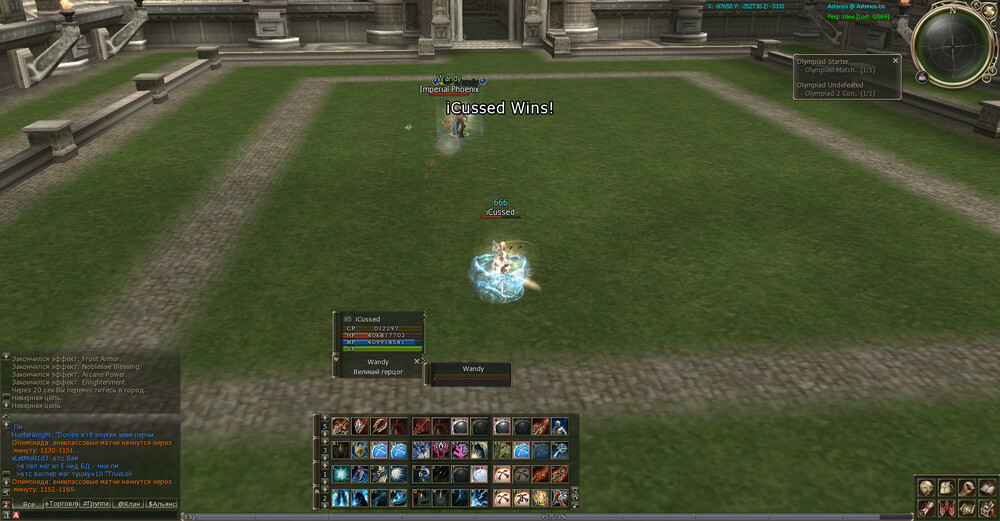
Task: Open the +Торговля trade chat tab
Action: tap(61, 504)
